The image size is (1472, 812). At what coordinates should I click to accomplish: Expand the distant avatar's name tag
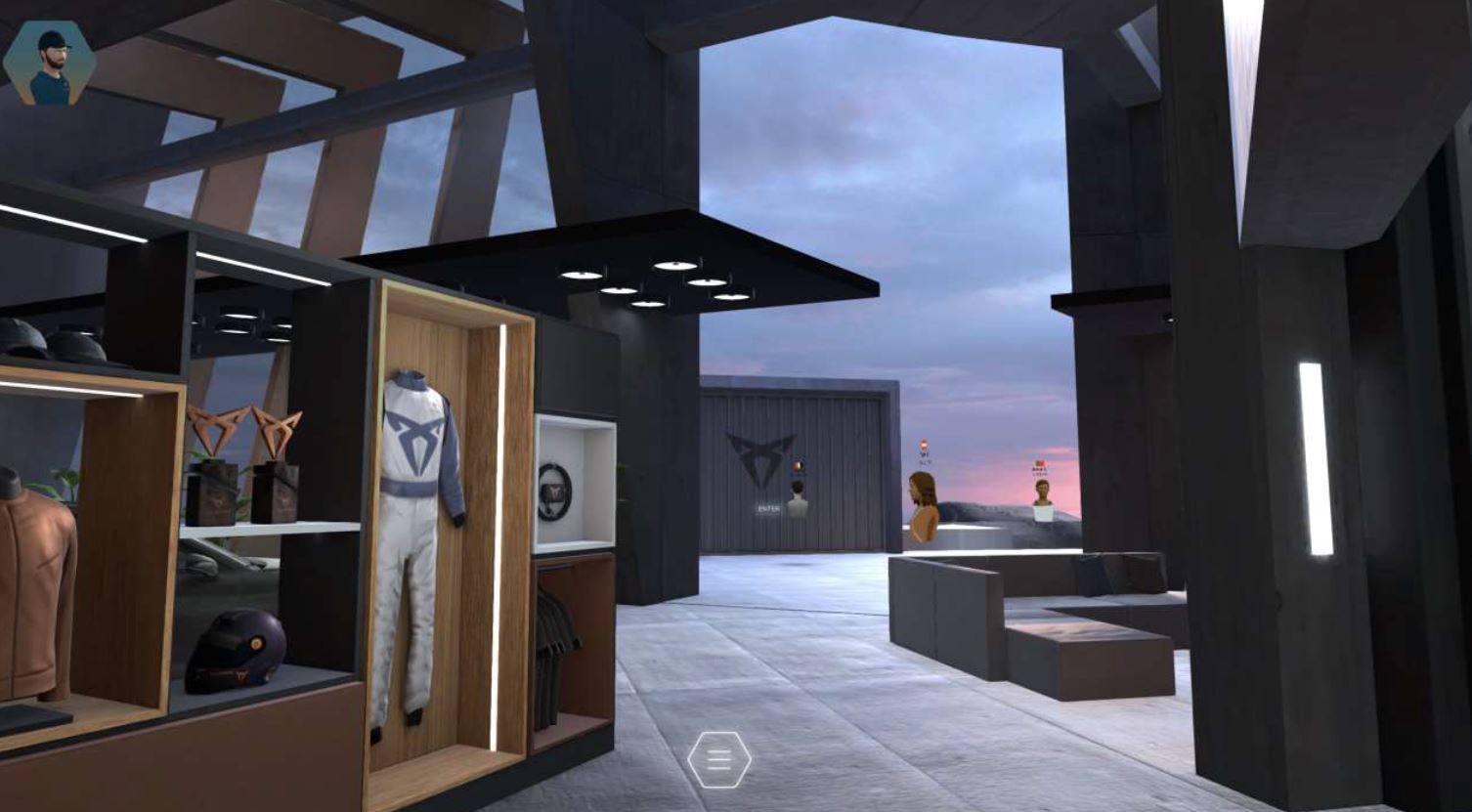pyautogui.click(x=1041, y=471)
